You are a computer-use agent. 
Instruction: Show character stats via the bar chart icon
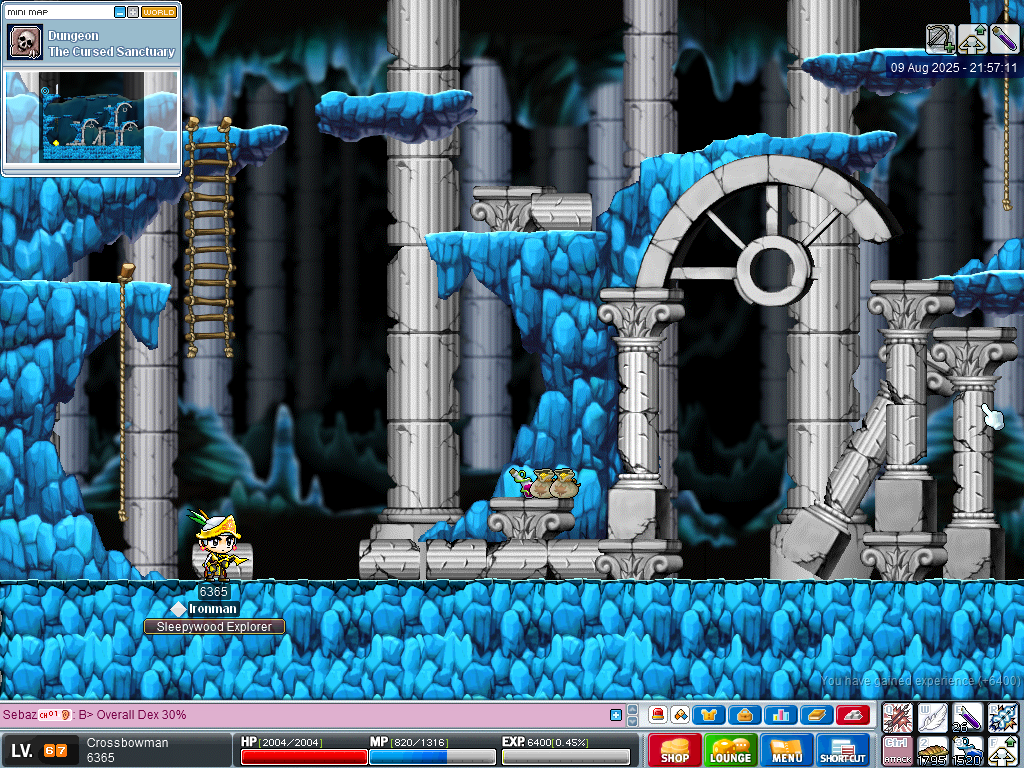point(780,715)
